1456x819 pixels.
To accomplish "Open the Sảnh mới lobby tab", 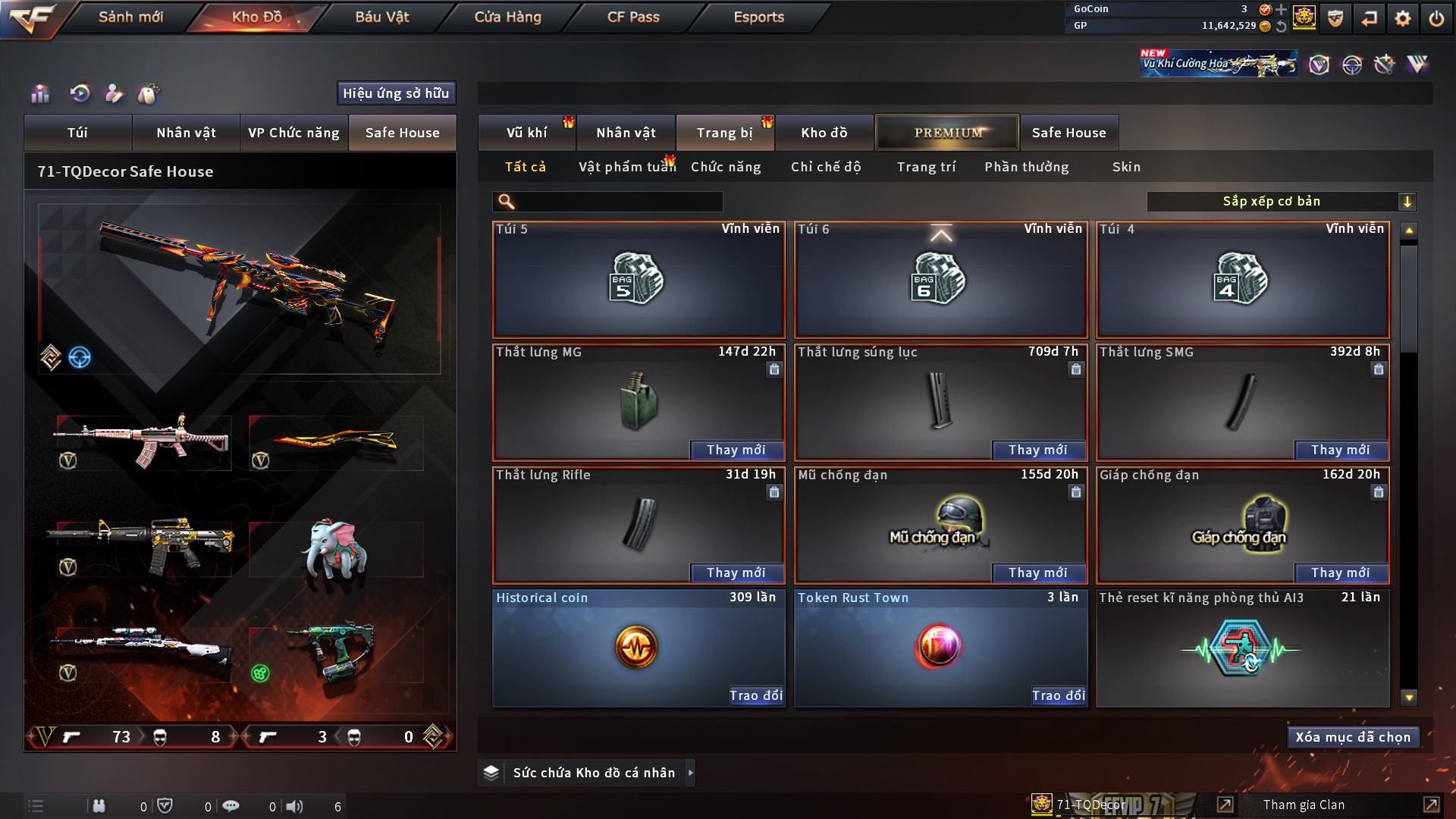I will (x=130, y=17).
